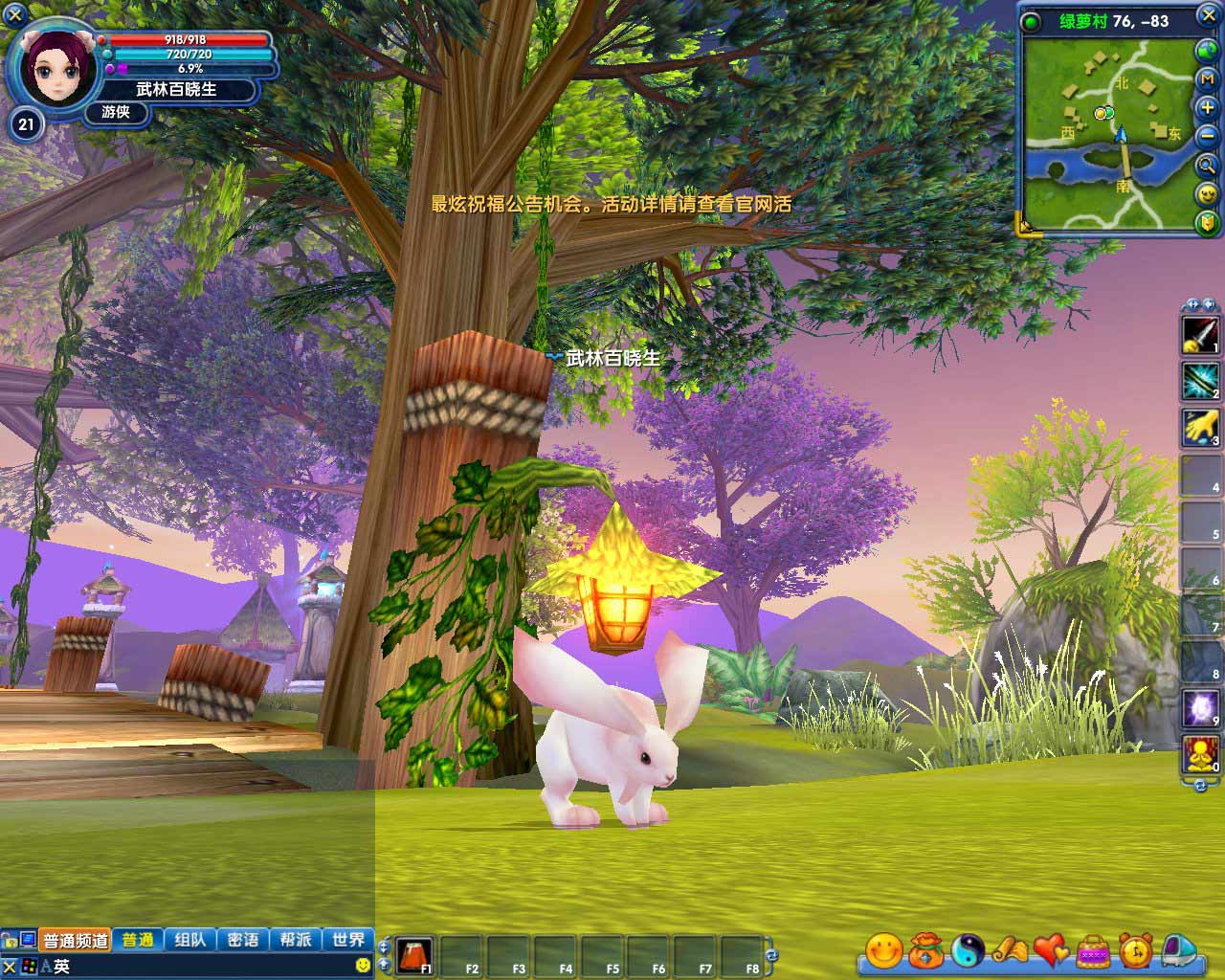Zoom in the minimap with the plus button
Viewport: 1225px width, 980px height.
[1207, 106]
